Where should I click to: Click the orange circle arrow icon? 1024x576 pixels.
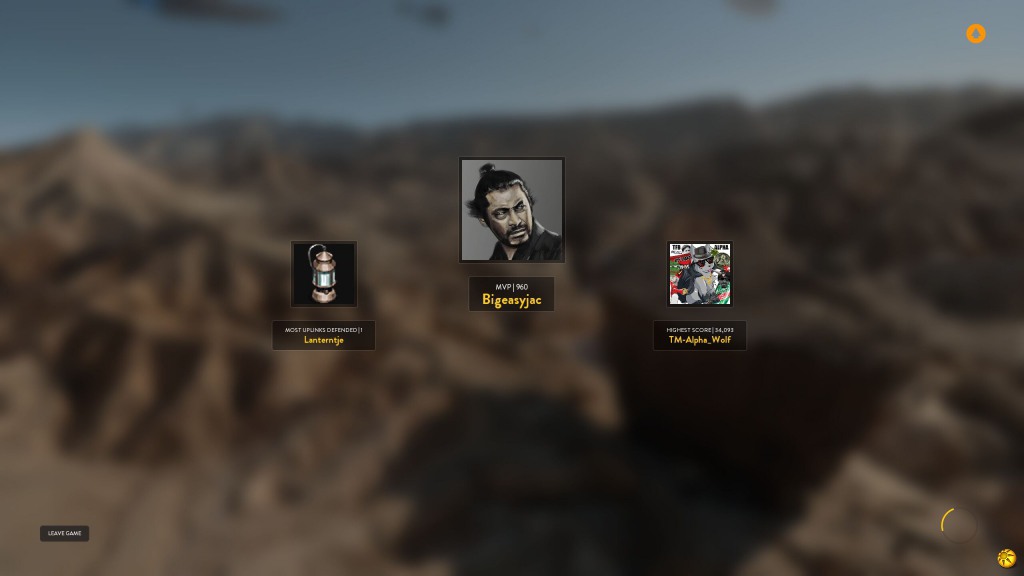tap(976, 34)
